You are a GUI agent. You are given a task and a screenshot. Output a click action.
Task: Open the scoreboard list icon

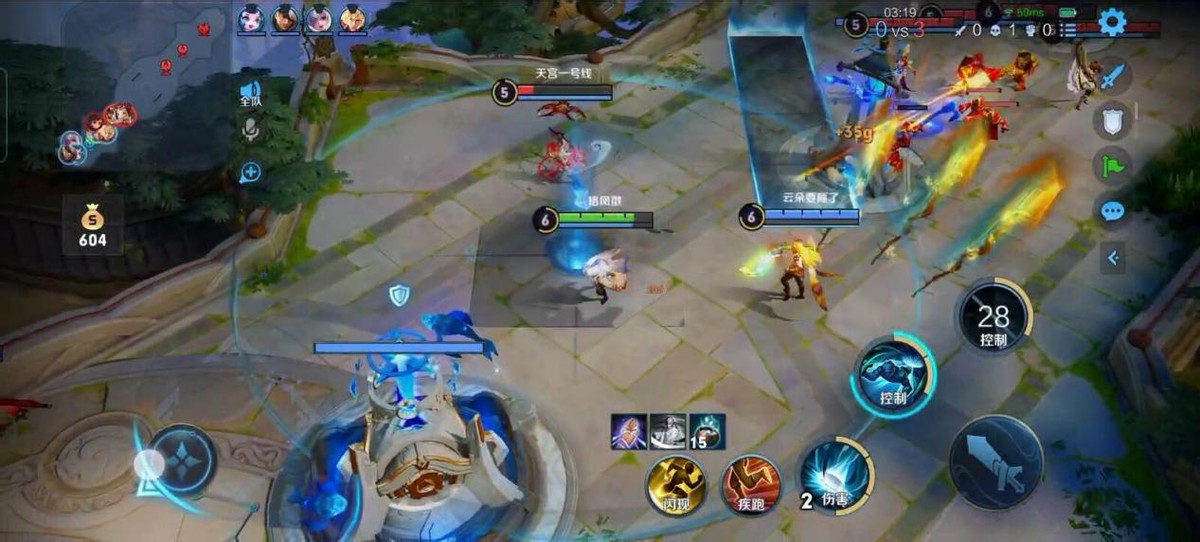pyautogui.click(x=1069, y=30)
